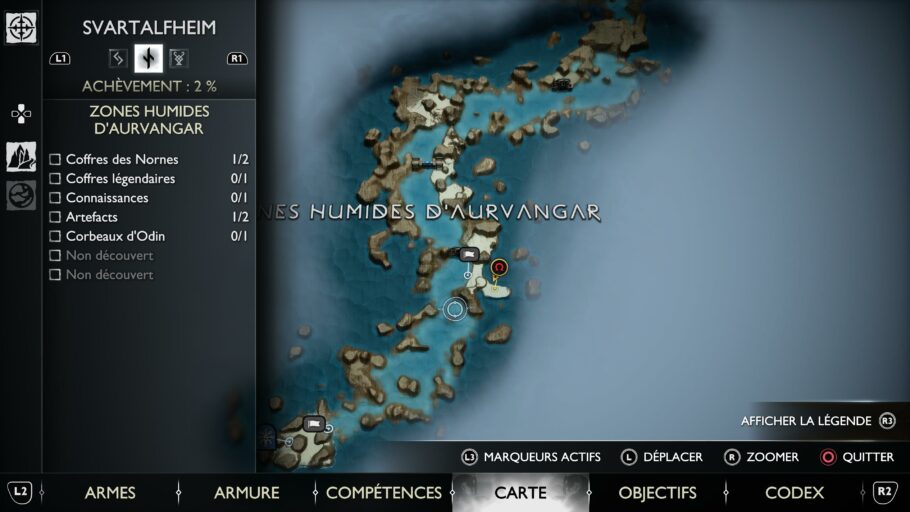
Task: Open the Armure tab
Action: click(x=246, y=492)
